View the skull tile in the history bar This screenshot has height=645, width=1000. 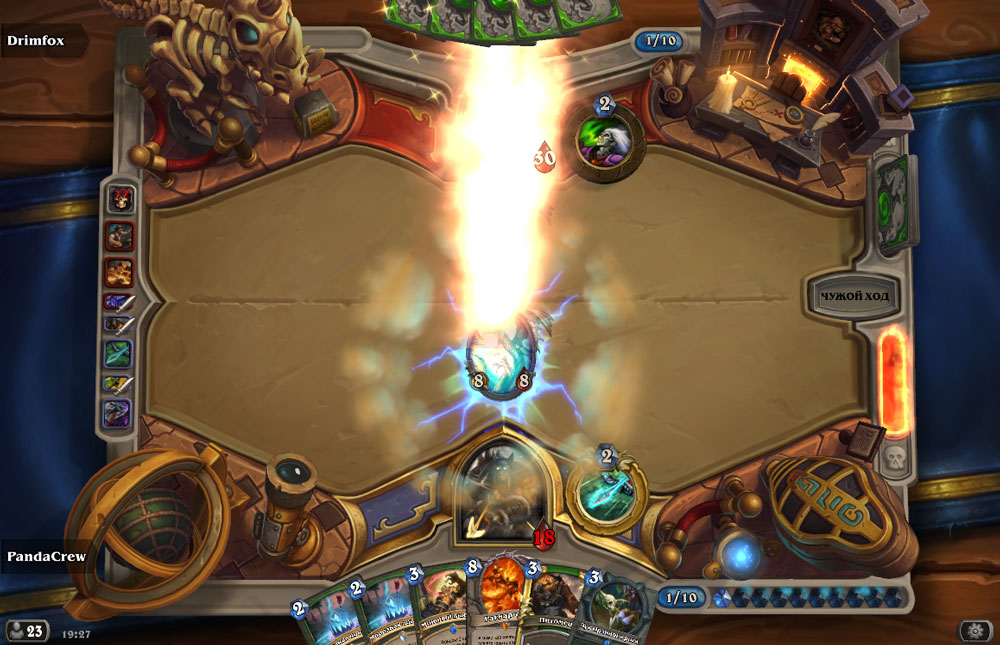coord(119,199)
